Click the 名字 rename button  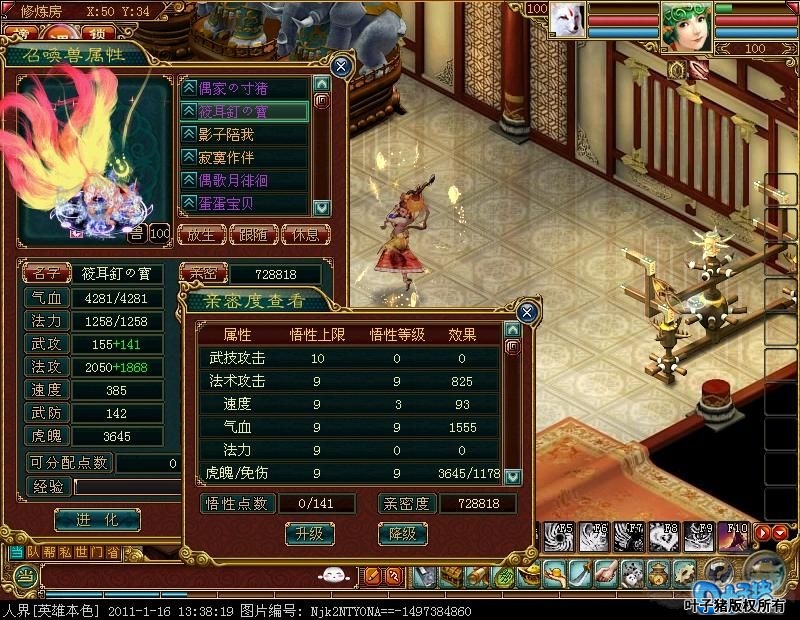46,273
